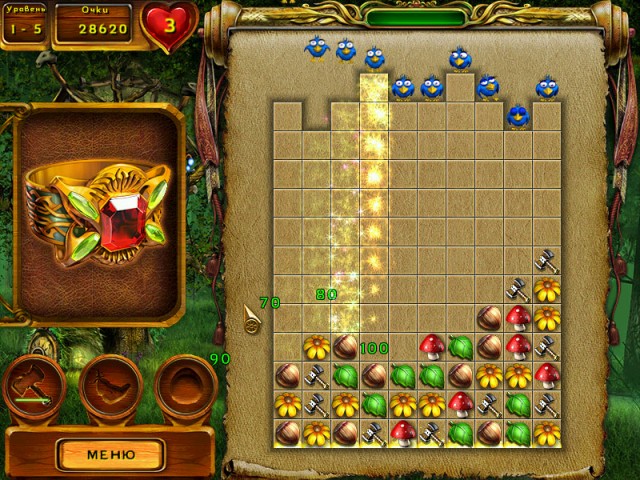Activate the hammer power-up barrel

35,387
